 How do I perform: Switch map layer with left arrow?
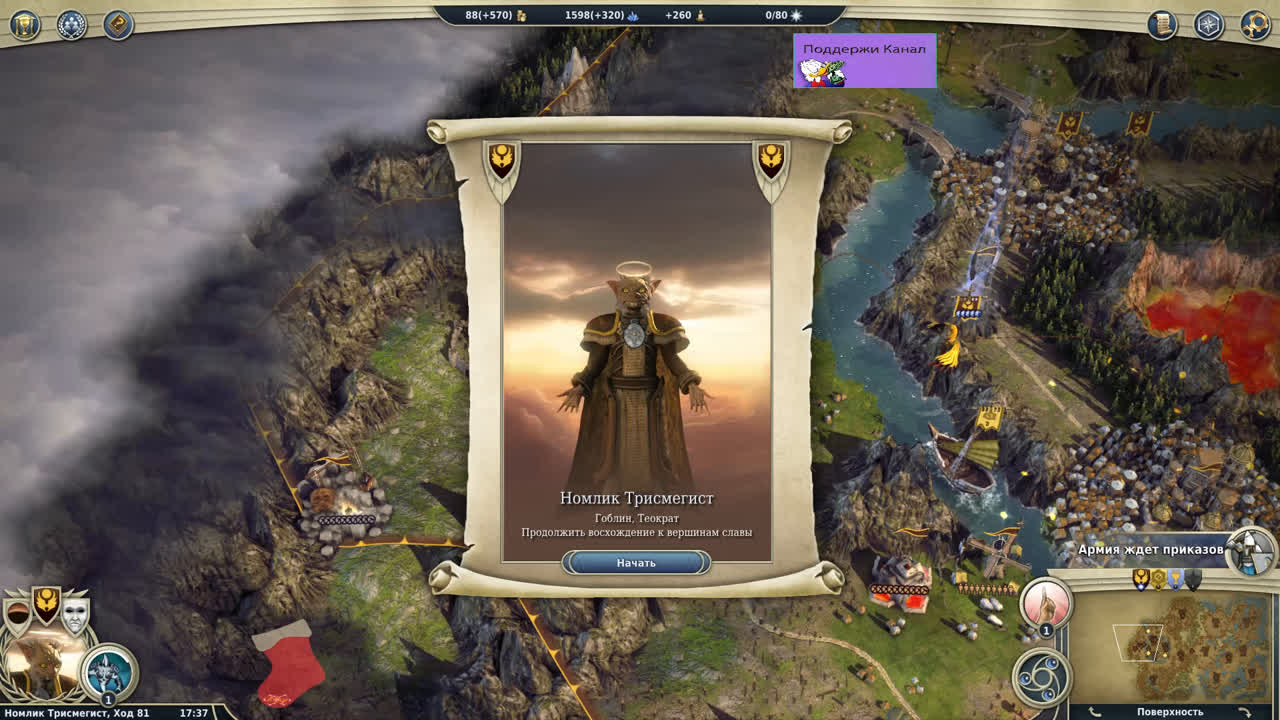click(x=1094, y=712)
